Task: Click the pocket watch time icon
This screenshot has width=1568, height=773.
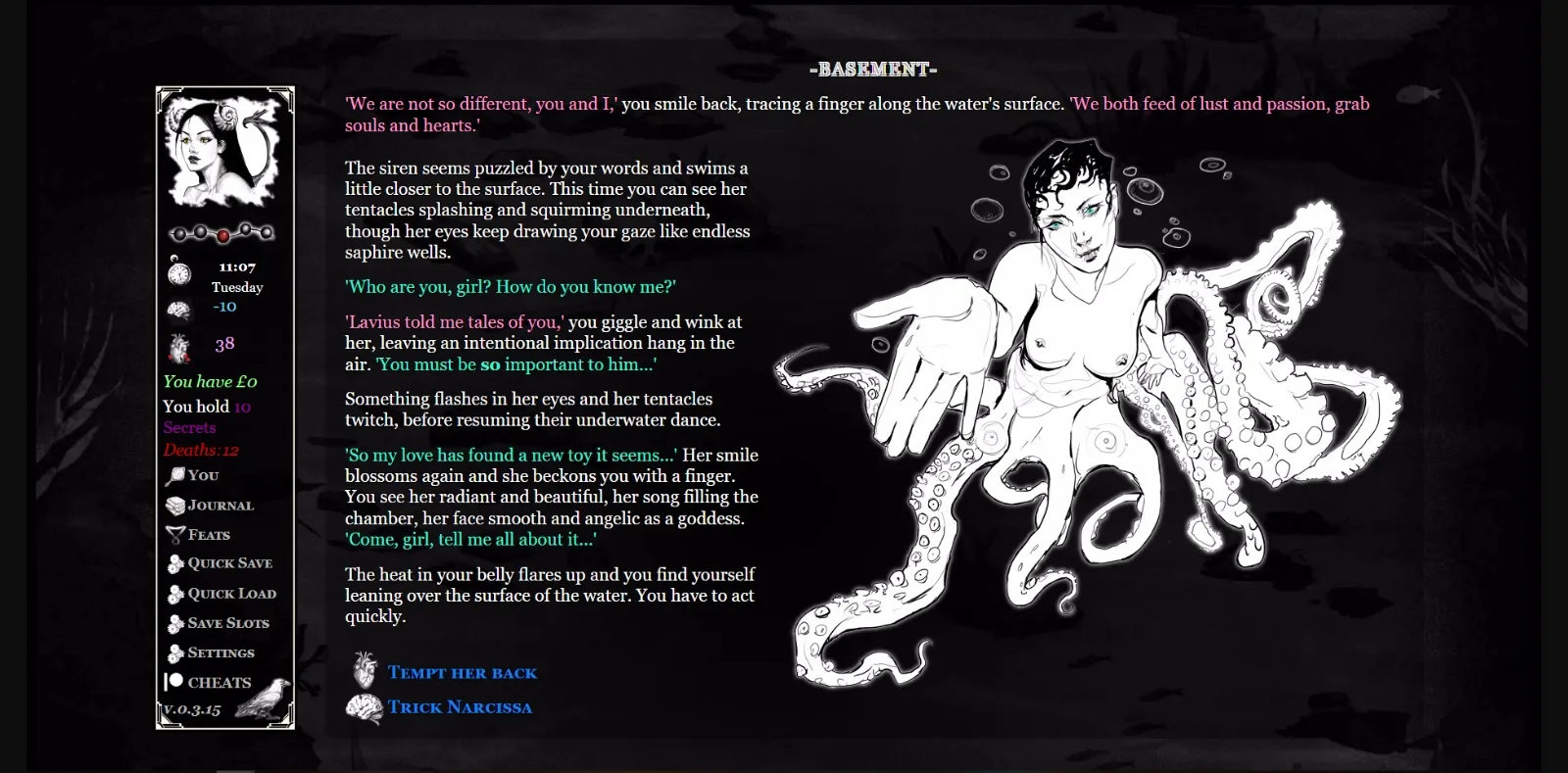Action: click(x=177, y=273)
